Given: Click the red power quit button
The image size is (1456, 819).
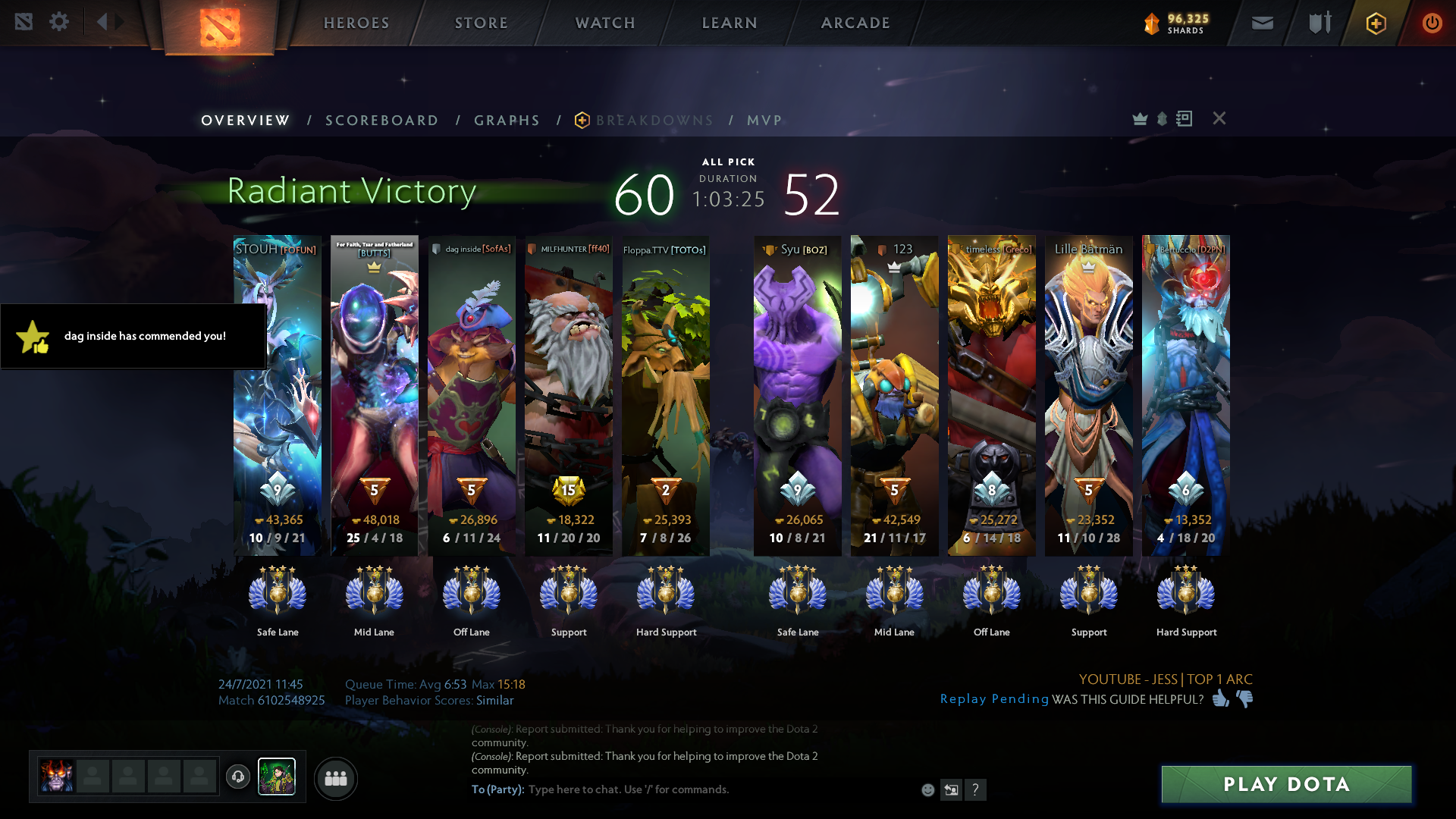Looking at the screenshot, I should tap(1432, 23).
